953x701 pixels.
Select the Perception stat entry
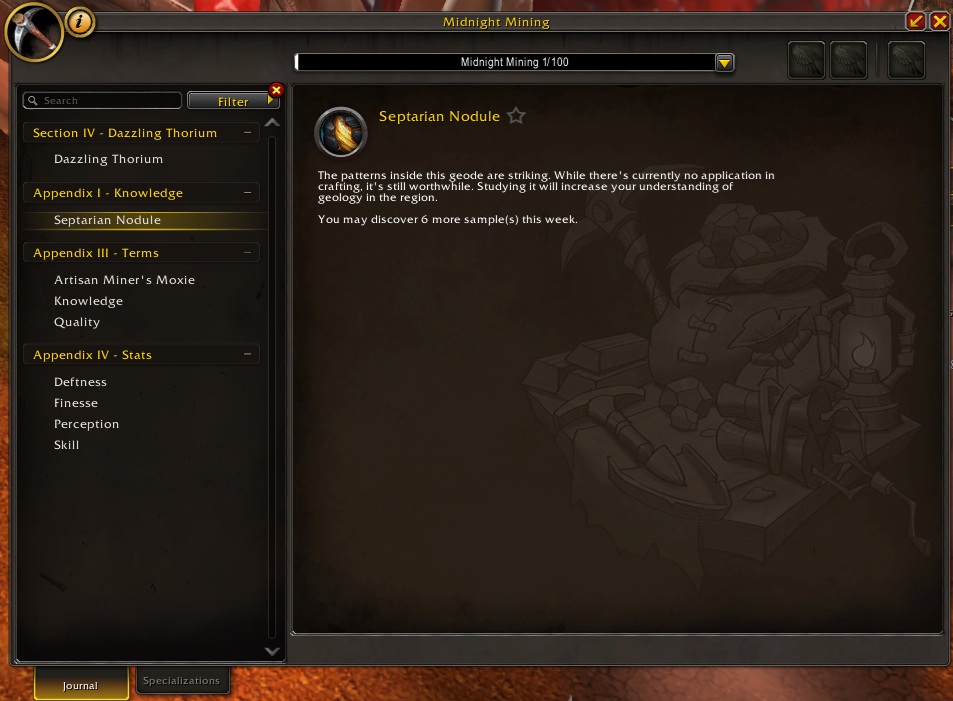click(x=86, y=424)
